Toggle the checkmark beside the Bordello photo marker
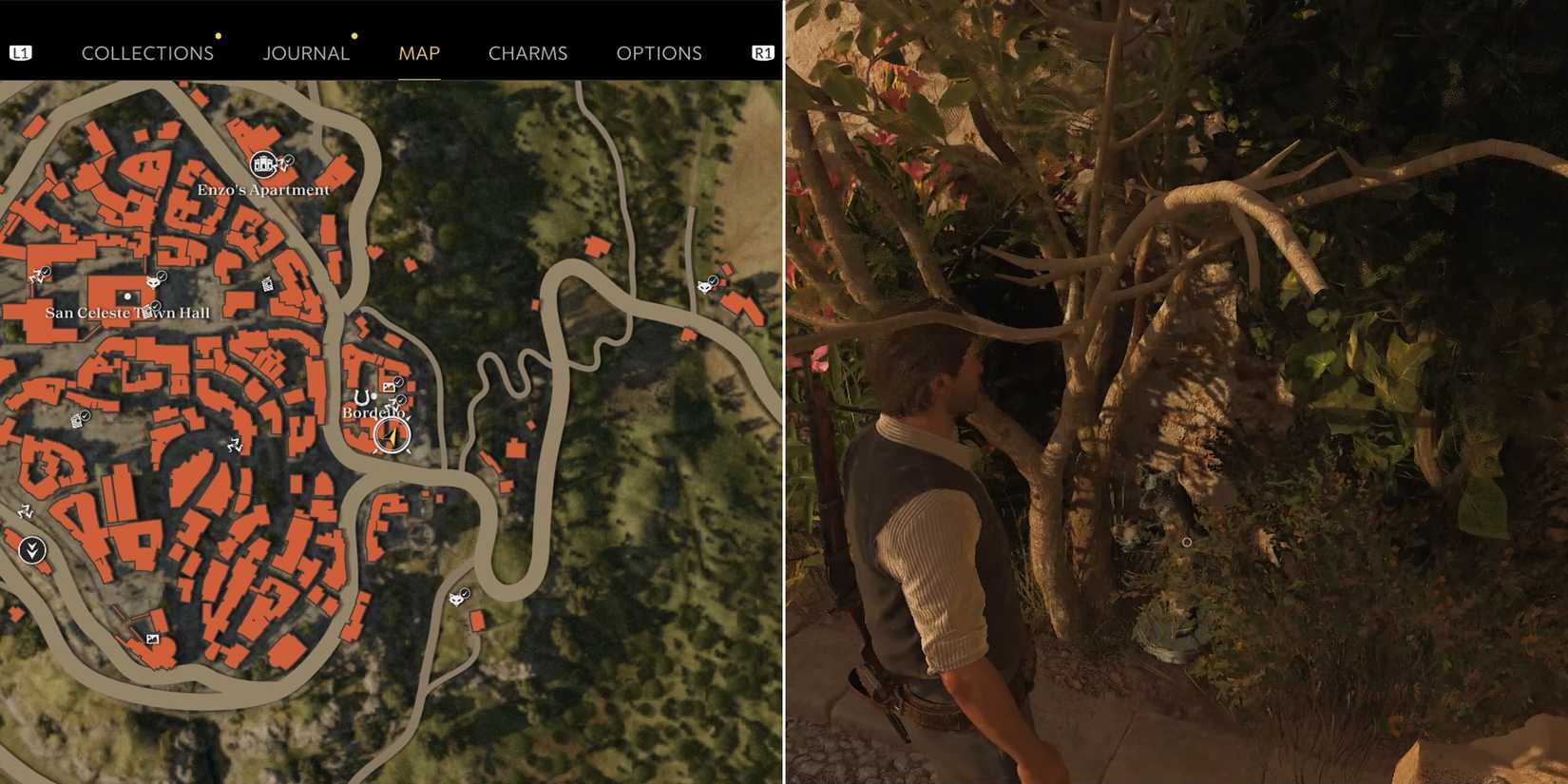 [400, 381]
